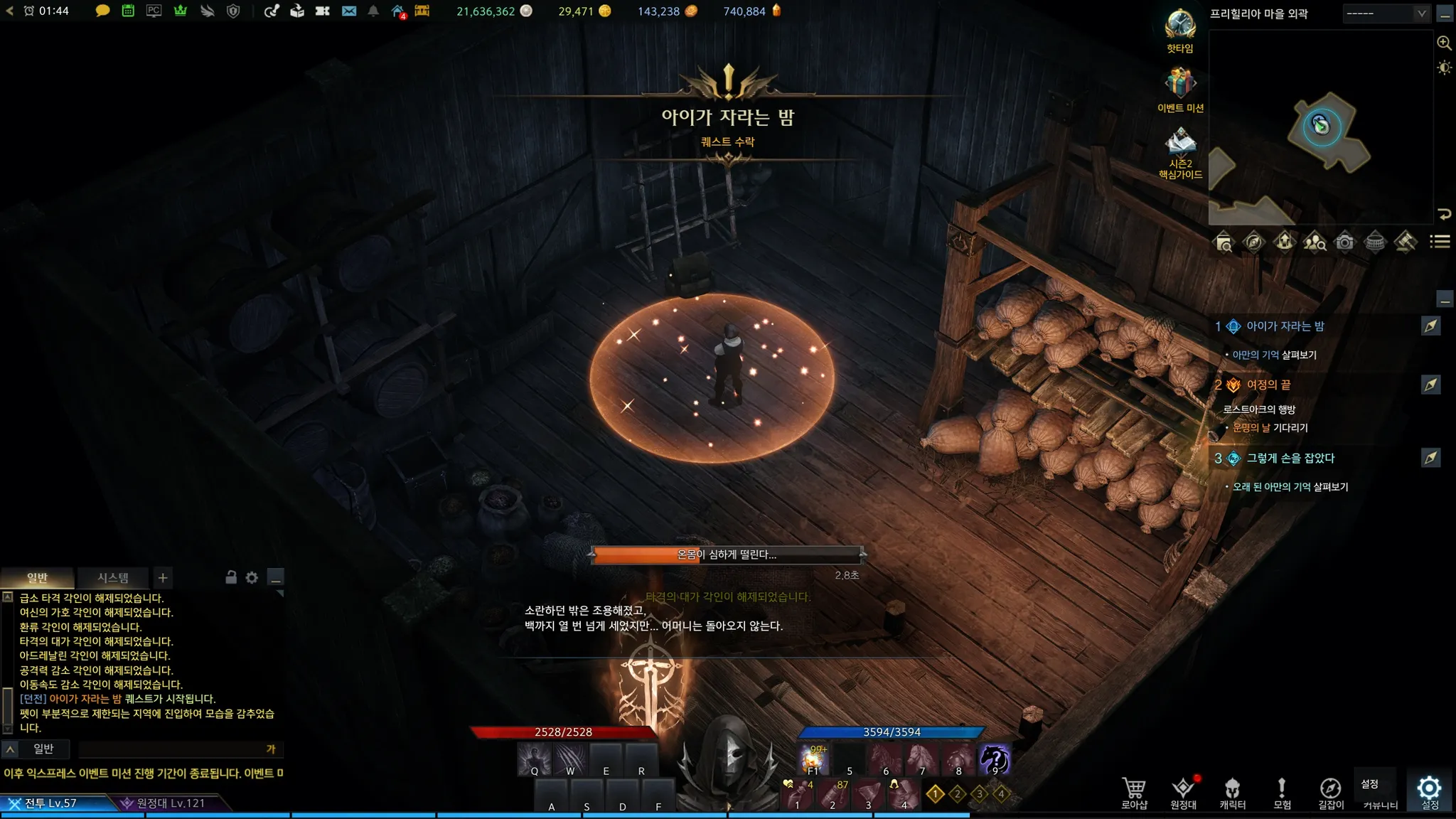Open the 길잡이 guide menu
Screen dimensions: 1456x819
[1331, 792]
